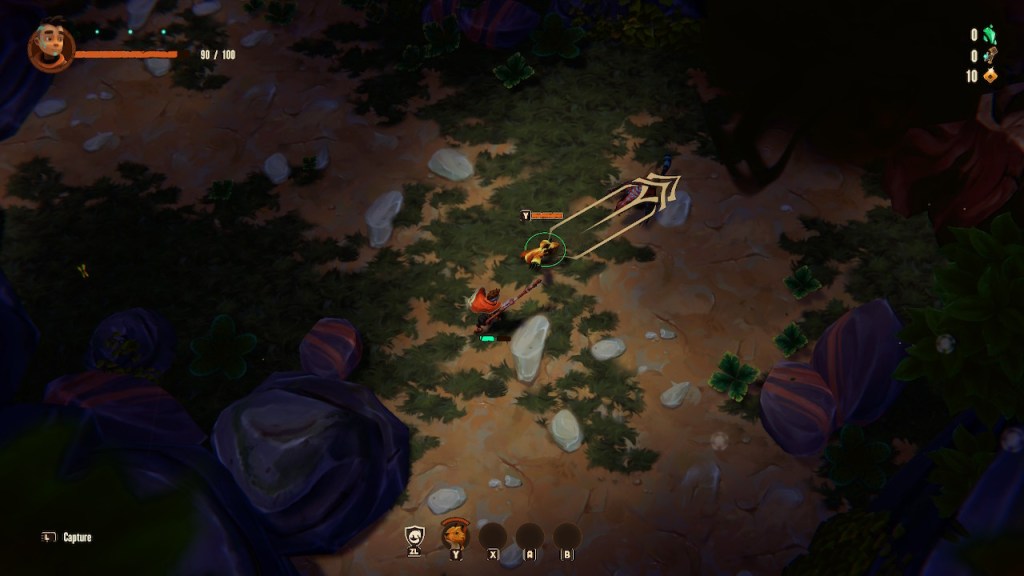Activate the shield ability icon
The height and width of the screenshot is (576, 1024).
click(414, 537)
